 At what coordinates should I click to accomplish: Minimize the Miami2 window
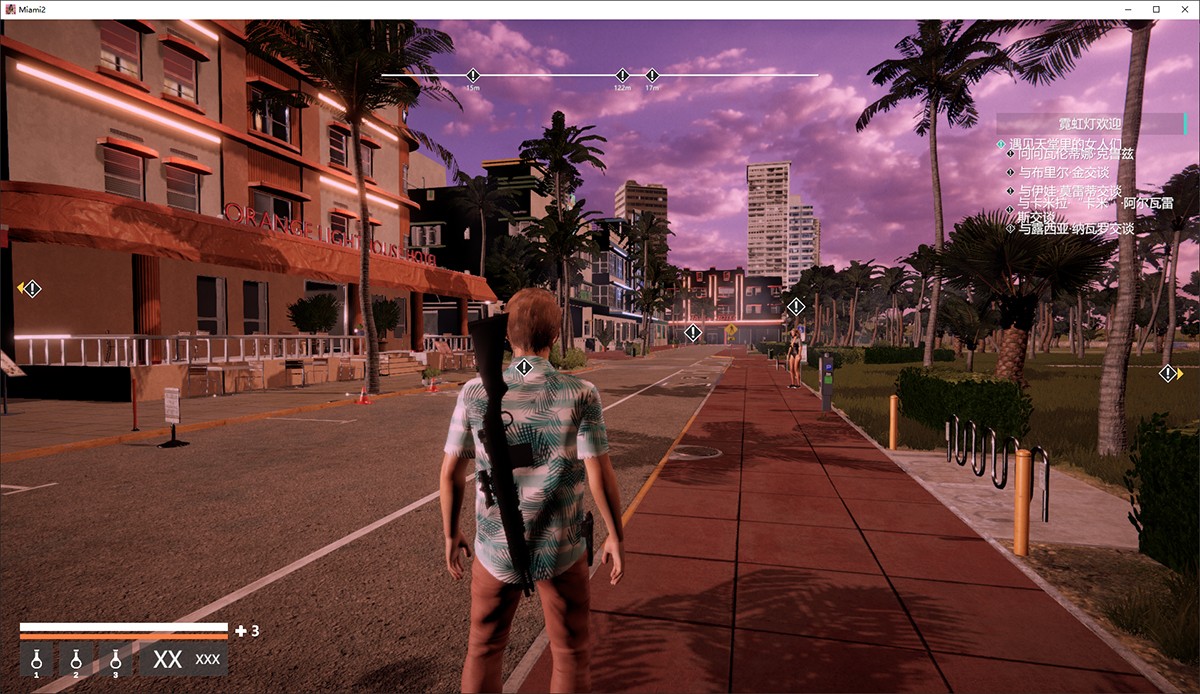(1129, 9)
